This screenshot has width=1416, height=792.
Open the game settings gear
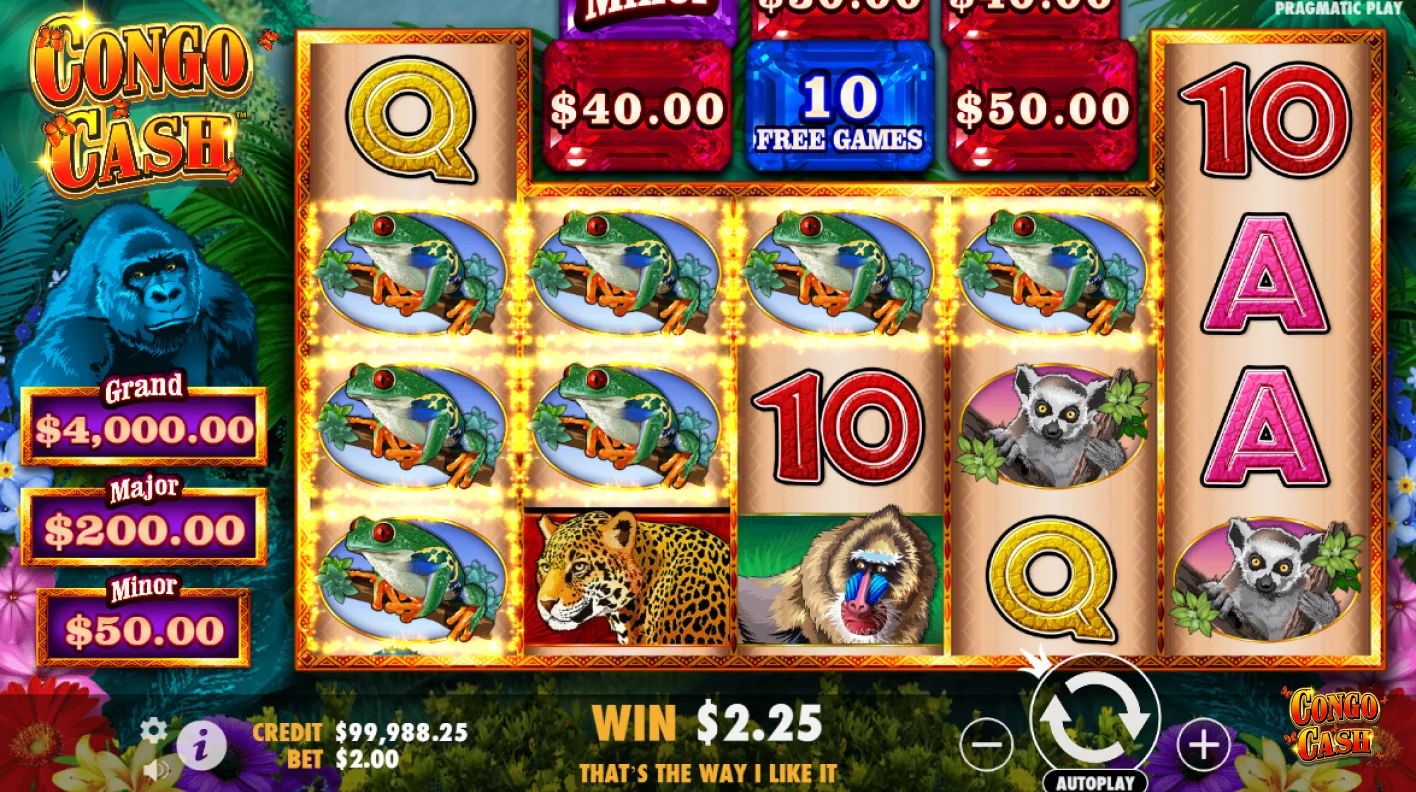click(152, 731)
